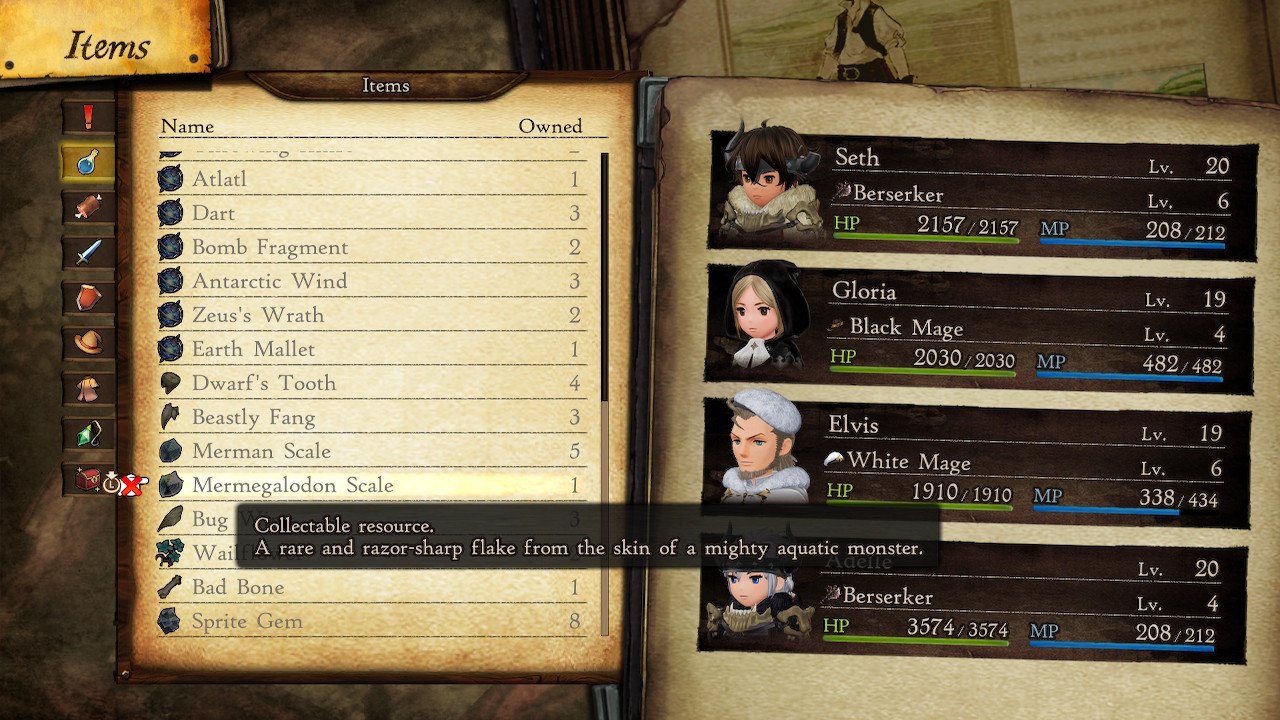Viewport: 1280px width, 720px height.
Task: Show the hat headgear category tab
Action: (x=88, y=342)
